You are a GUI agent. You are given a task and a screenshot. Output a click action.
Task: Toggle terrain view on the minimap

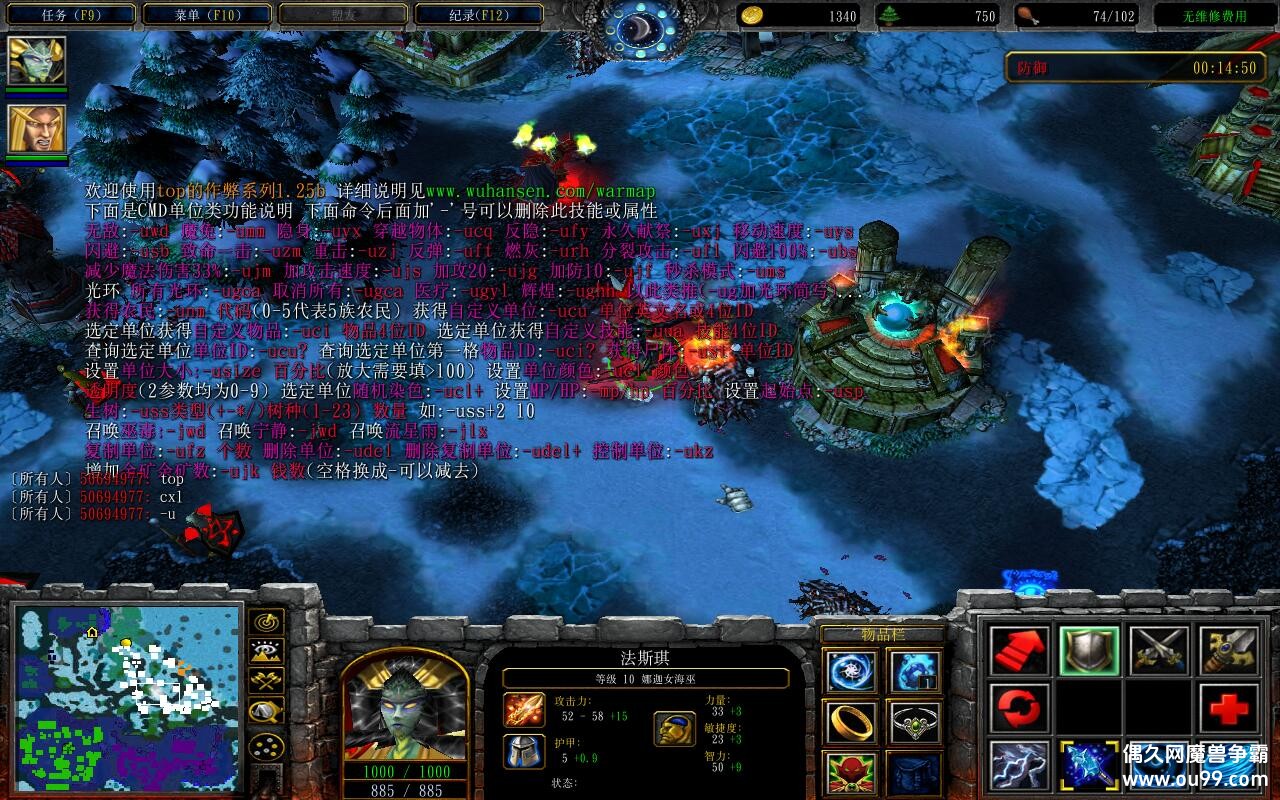pyautogui.click(x=264, y=650)
